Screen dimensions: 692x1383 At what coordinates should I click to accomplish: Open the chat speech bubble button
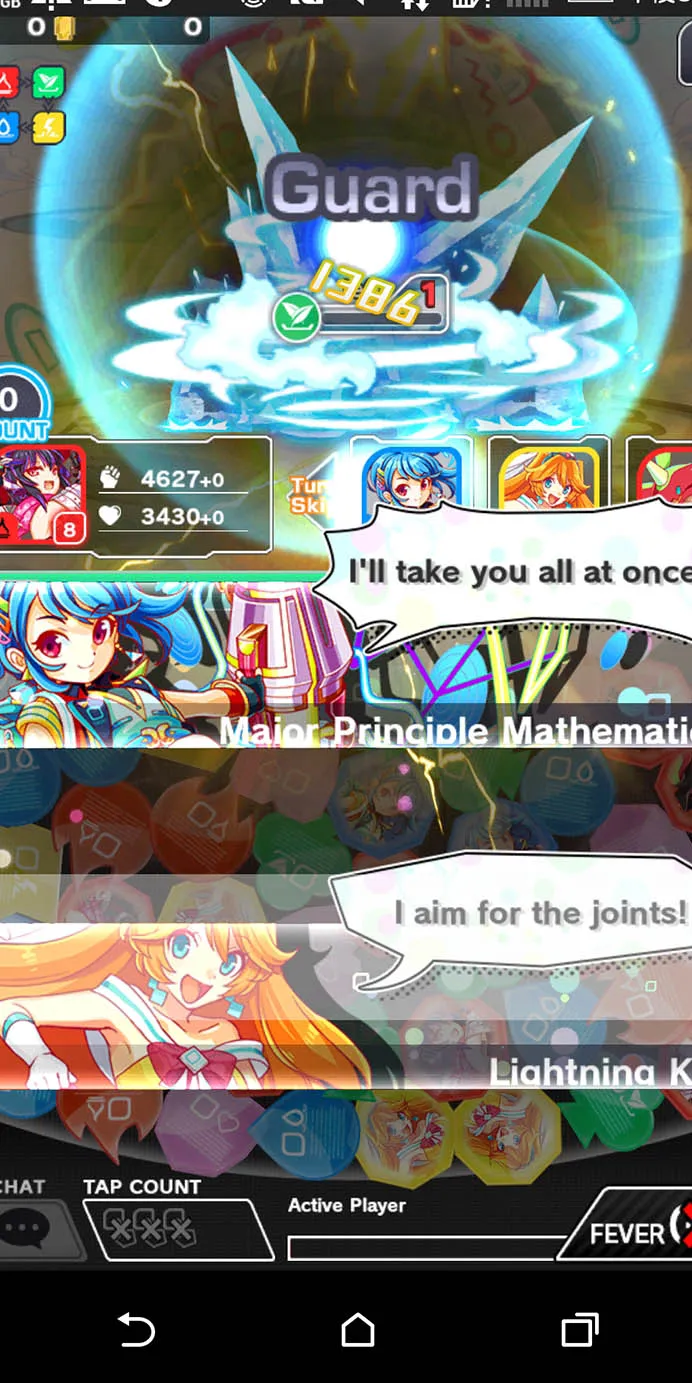tap(30, 1228)
